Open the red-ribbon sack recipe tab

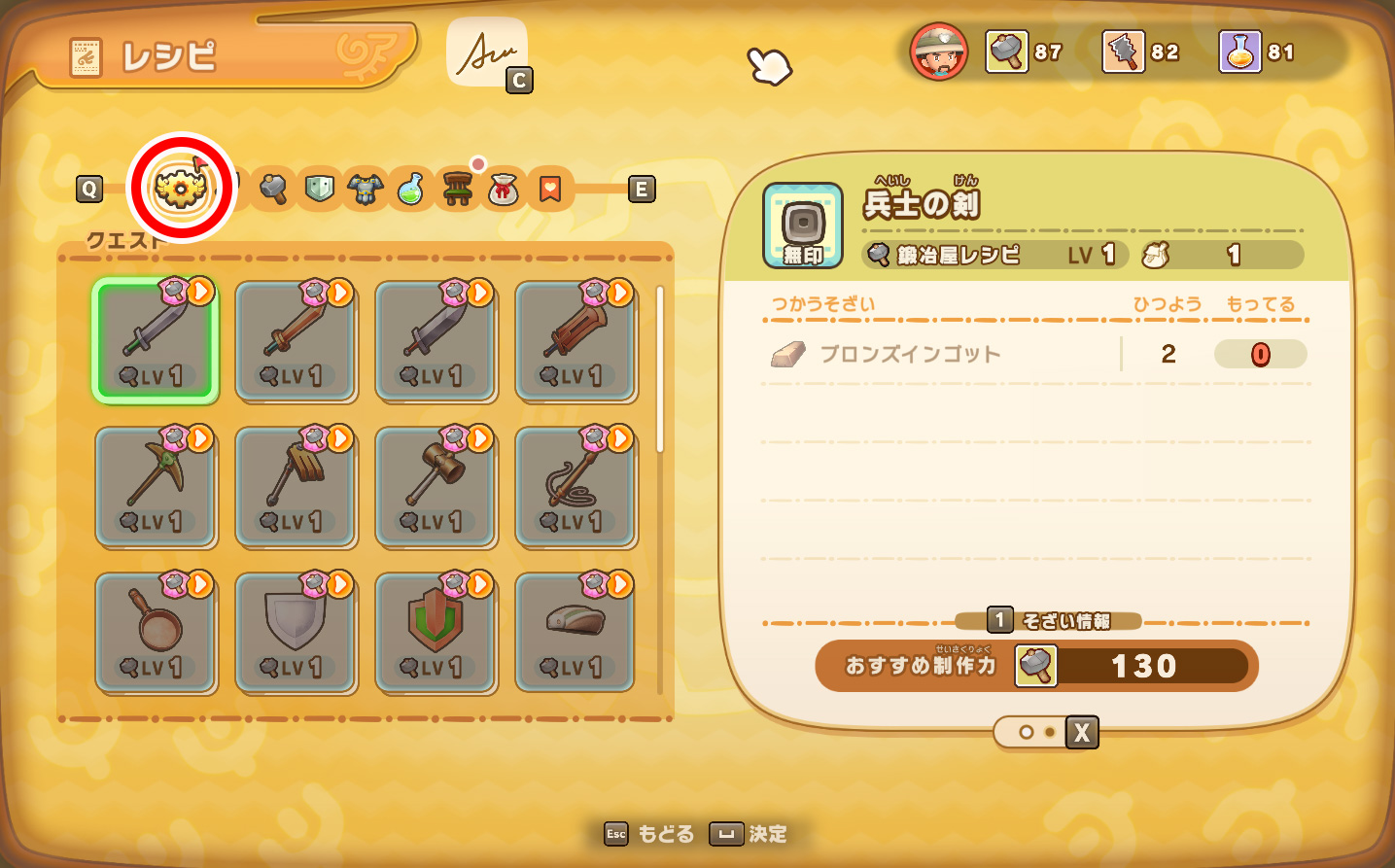pyautogui.click(x=503, y=189)
